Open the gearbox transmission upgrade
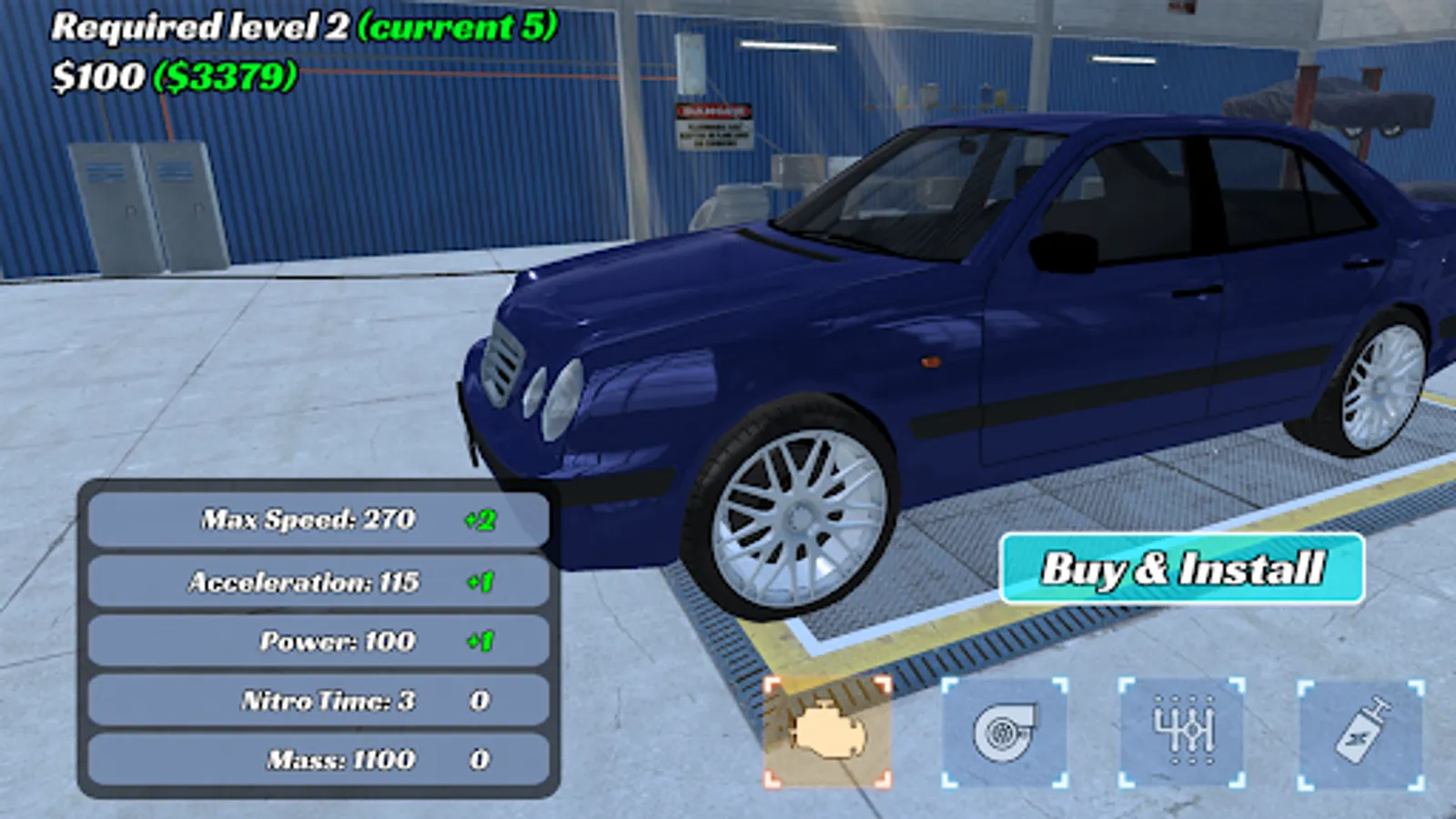The image size is (1456, 819). coord(1182,732)
